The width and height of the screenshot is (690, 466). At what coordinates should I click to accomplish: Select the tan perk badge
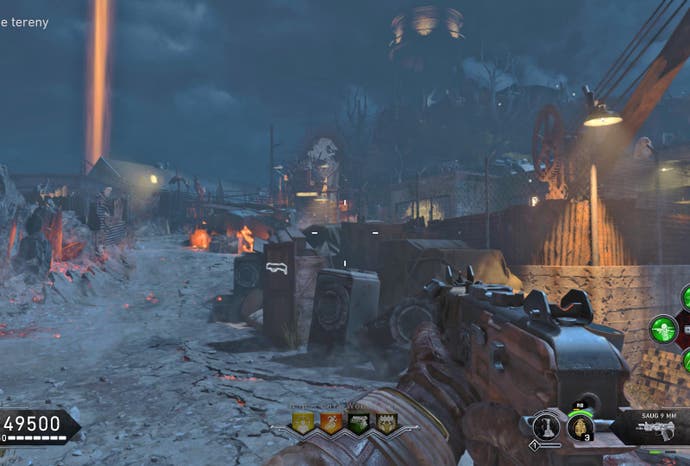[x=386, y=422]
